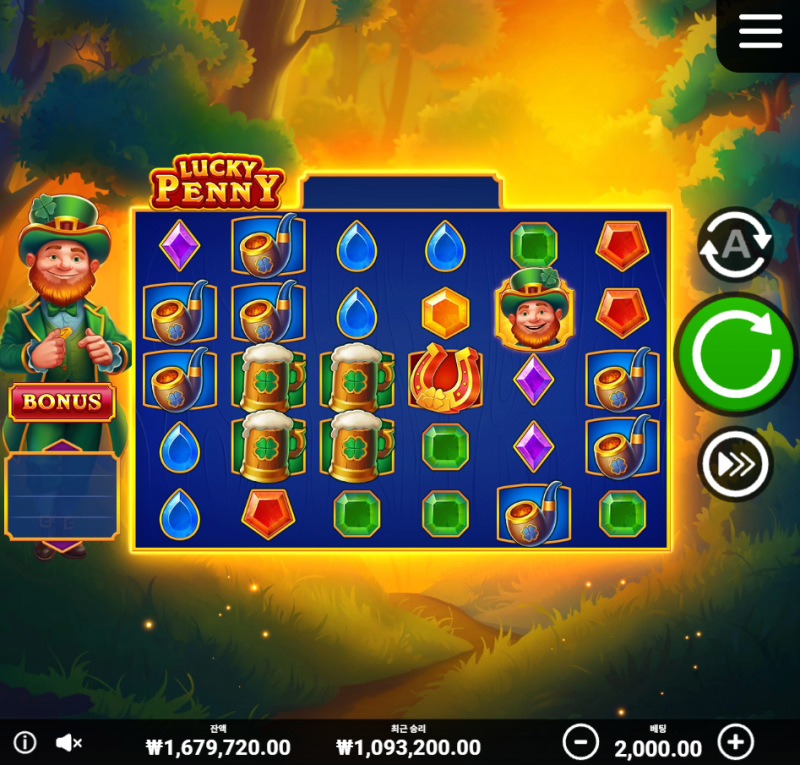Activate turbo fast-forward spin mode
This screenshot has width=800, height=765.
[x=735, y=462]
